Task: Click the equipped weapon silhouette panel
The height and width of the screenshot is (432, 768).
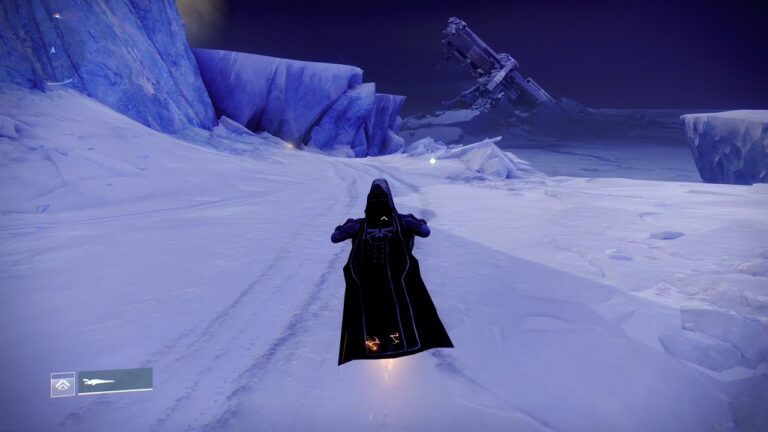Action: tap(115, 381)
